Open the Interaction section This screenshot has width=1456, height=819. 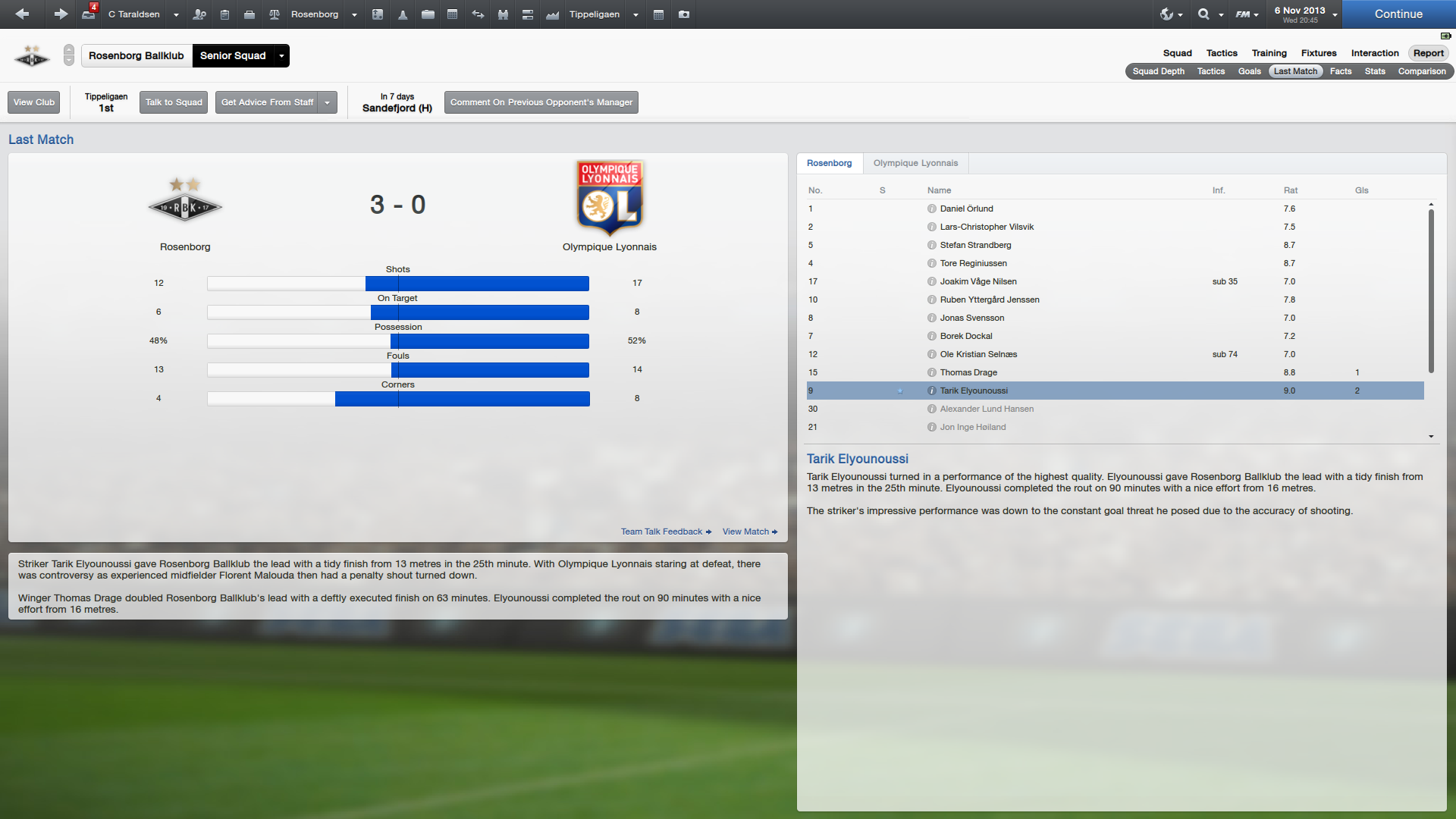click(1374, 53)
